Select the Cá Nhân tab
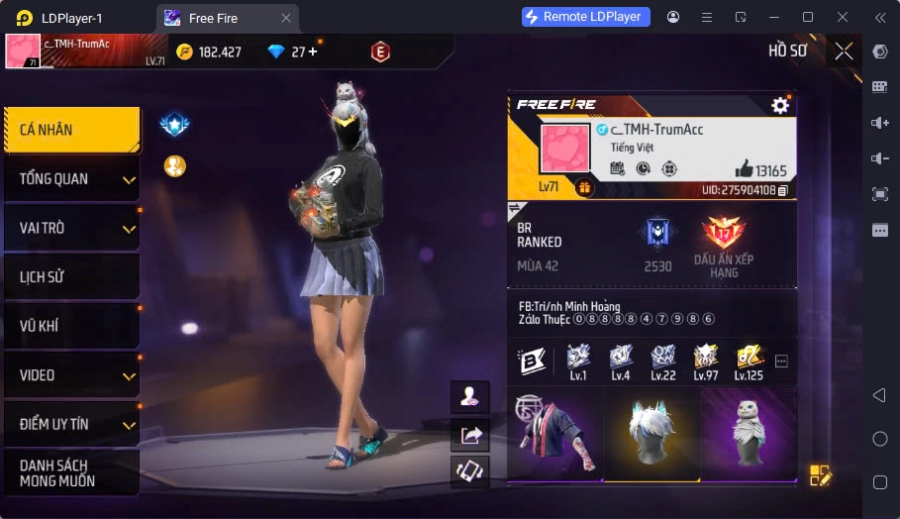Screen dimensions: 900x519 (x=71, y=130)
